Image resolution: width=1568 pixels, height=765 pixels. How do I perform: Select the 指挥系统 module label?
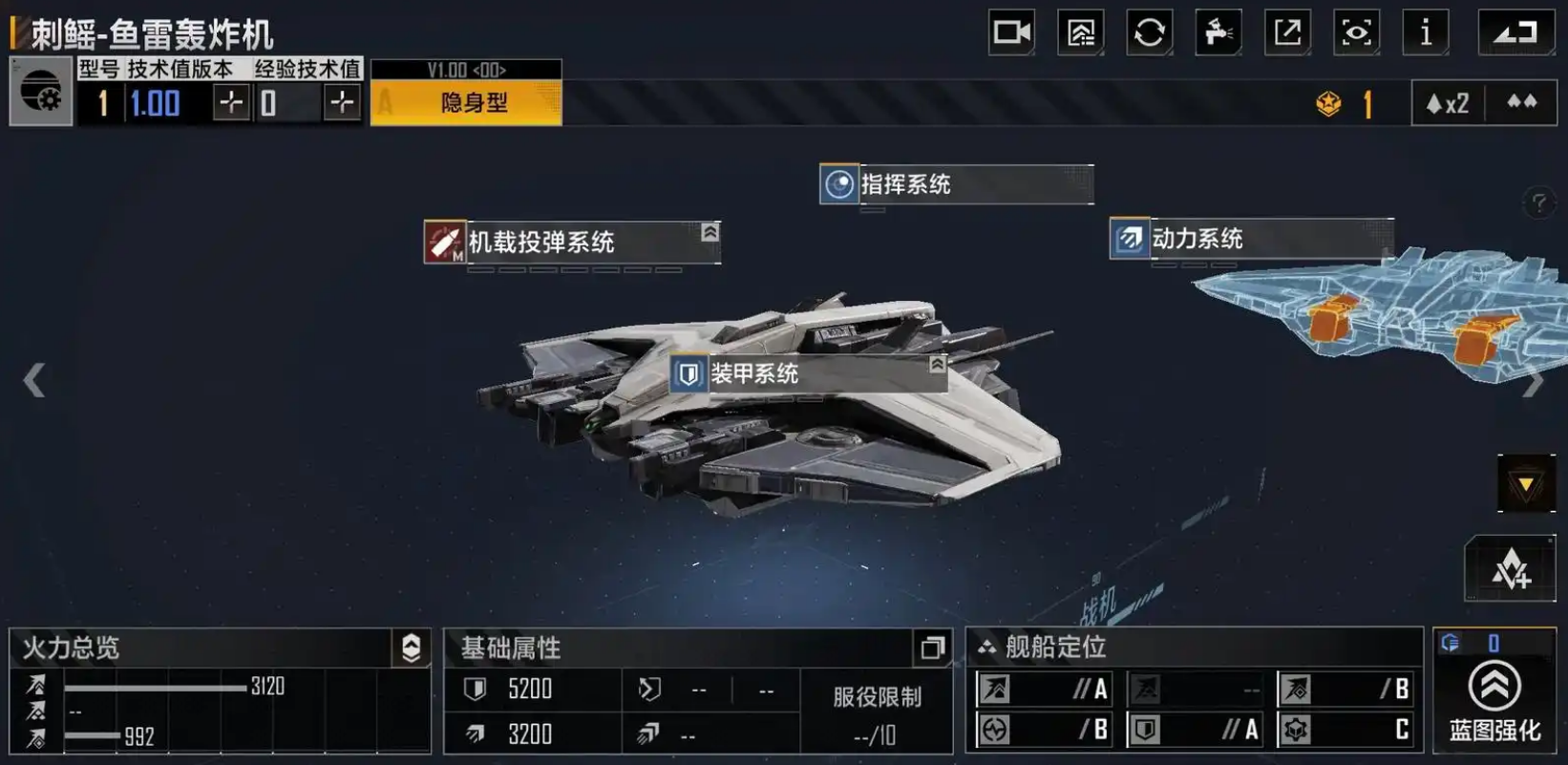956,184
